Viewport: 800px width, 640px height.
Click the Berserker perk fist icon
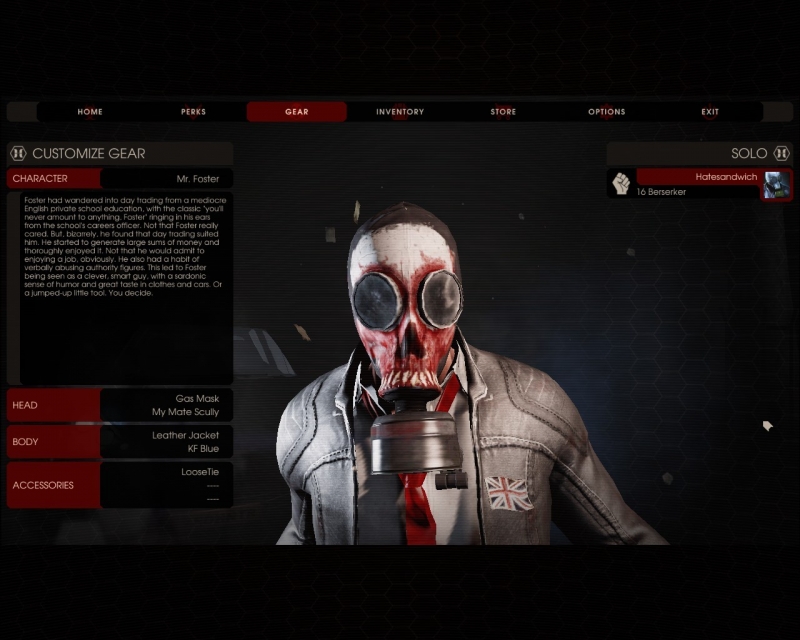tap(621, 184)
